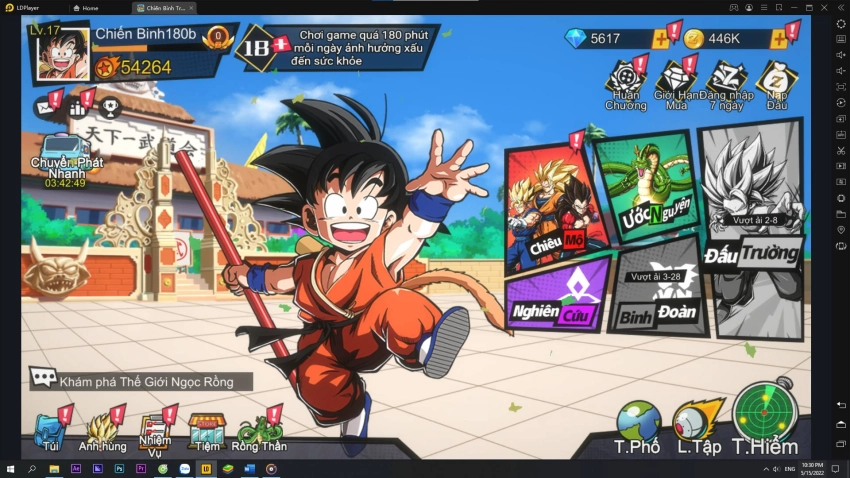Open the Nạp Đầu first-recharge offer
The height and width of the screenshot is (478, 850).
[777, 83]
